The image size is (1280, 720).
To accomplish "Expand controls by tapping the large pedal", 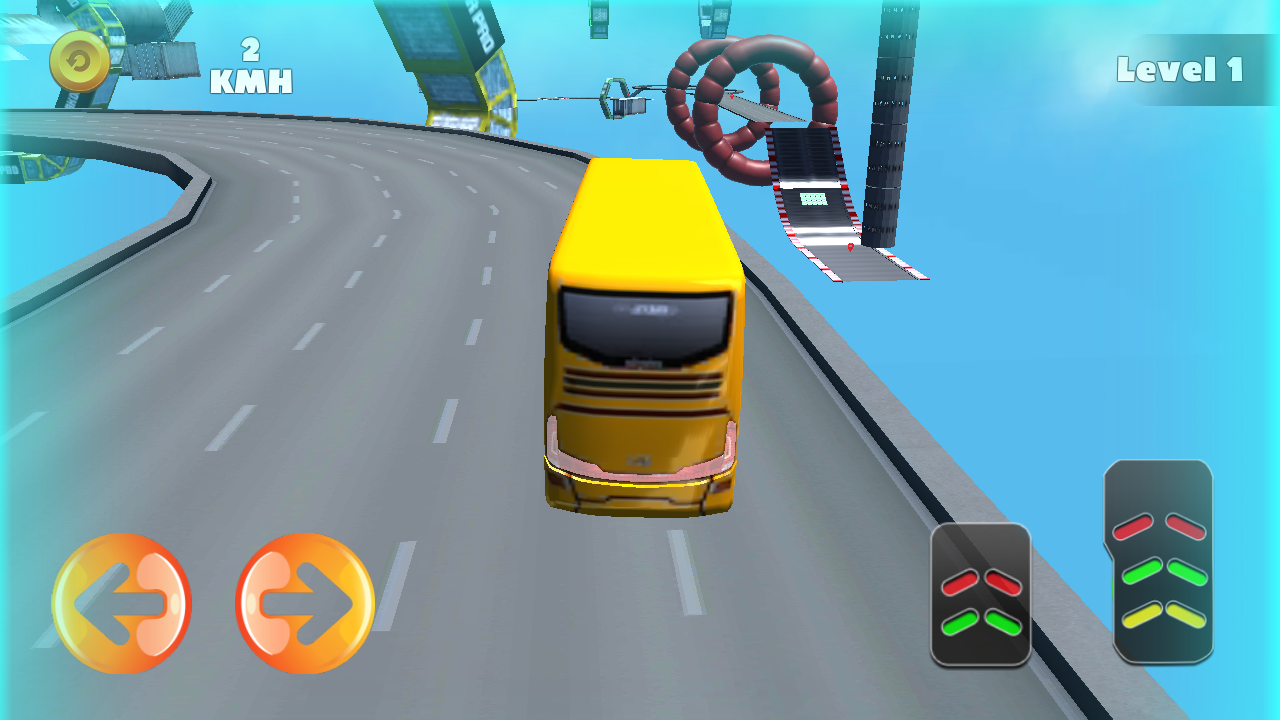I will click(x=1160, y=565).
